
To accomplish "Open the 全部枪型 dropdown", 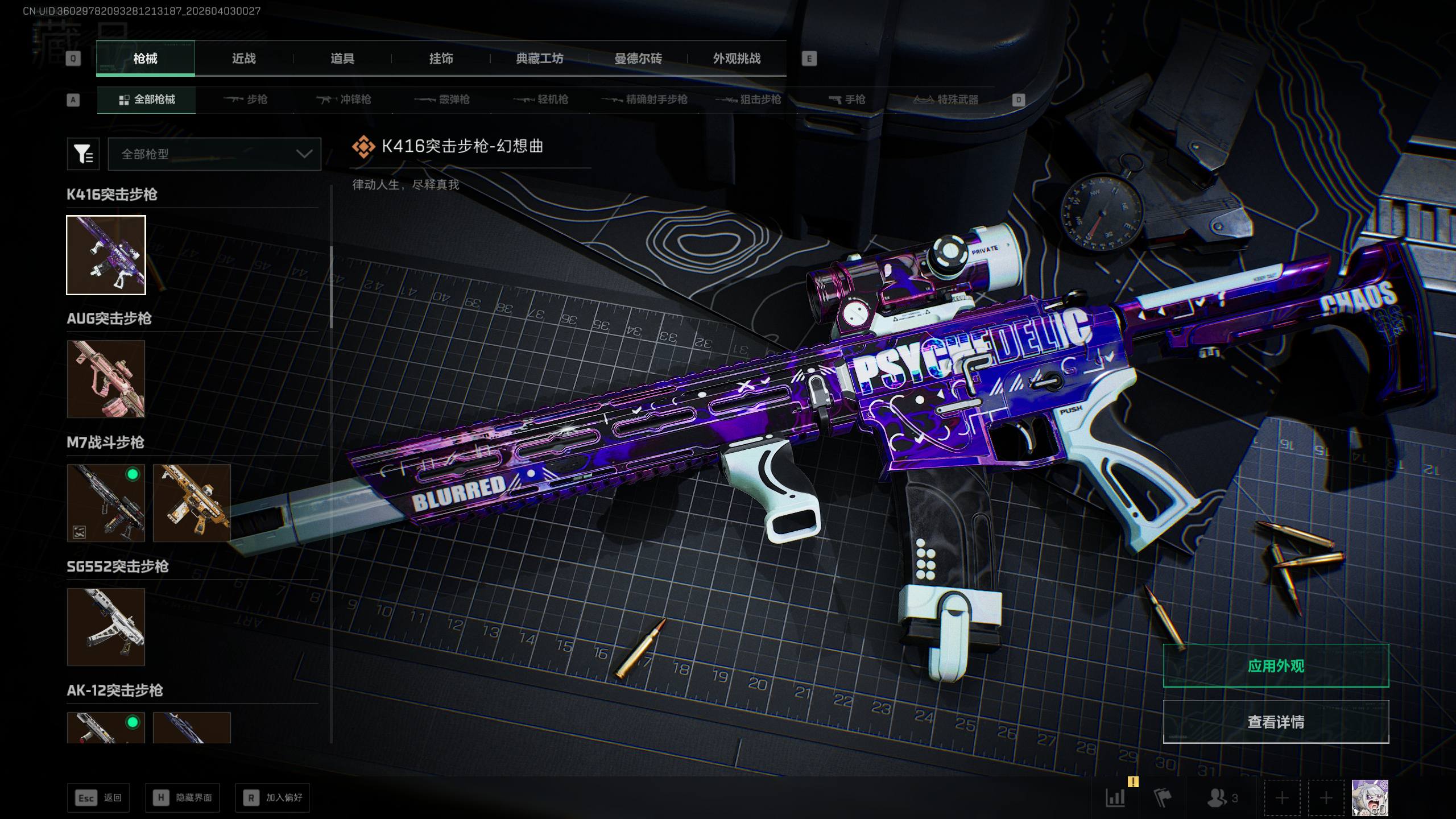I will (214, 154).
